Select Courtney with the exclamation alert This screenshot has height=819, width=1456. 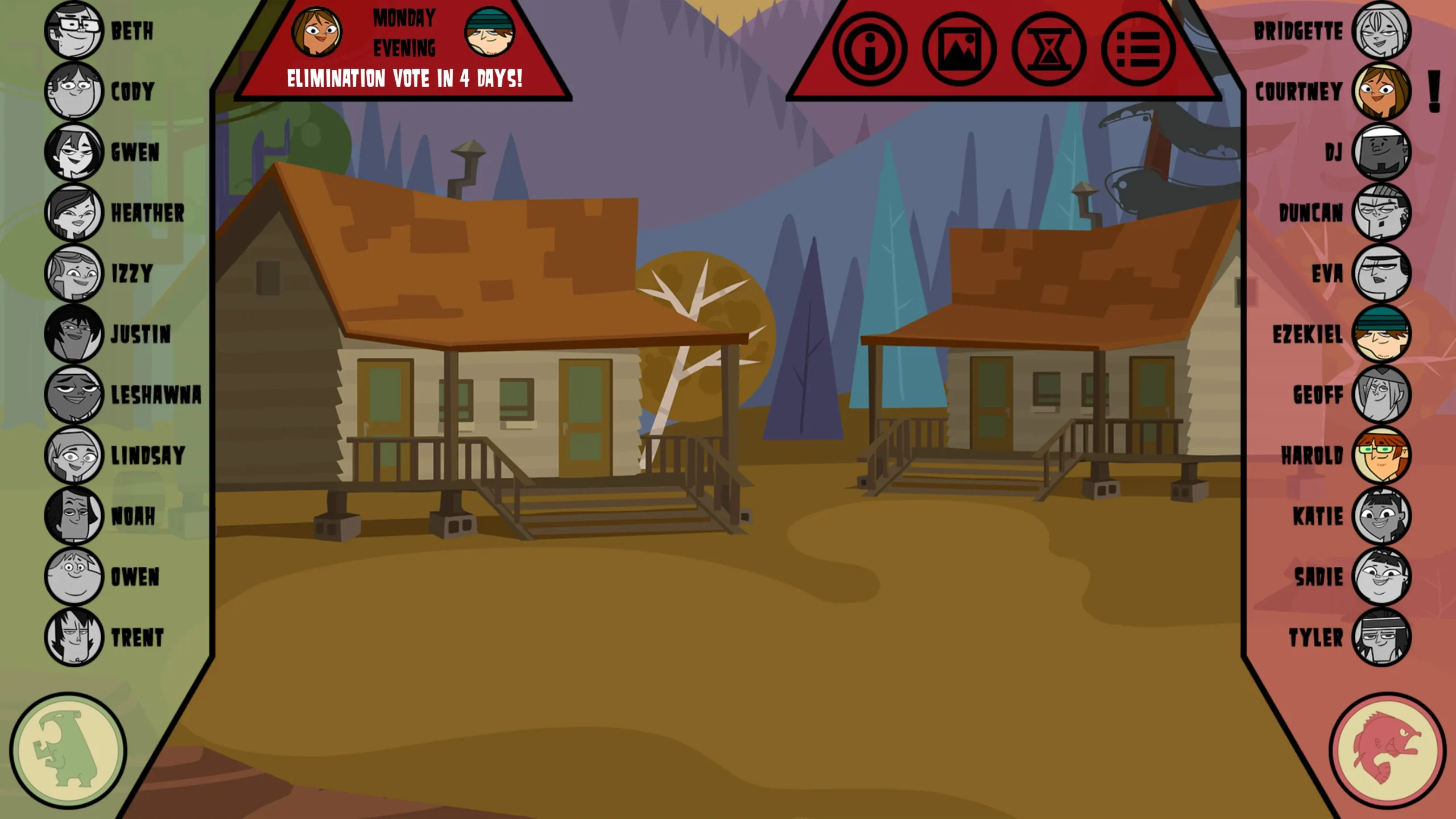1381,91
